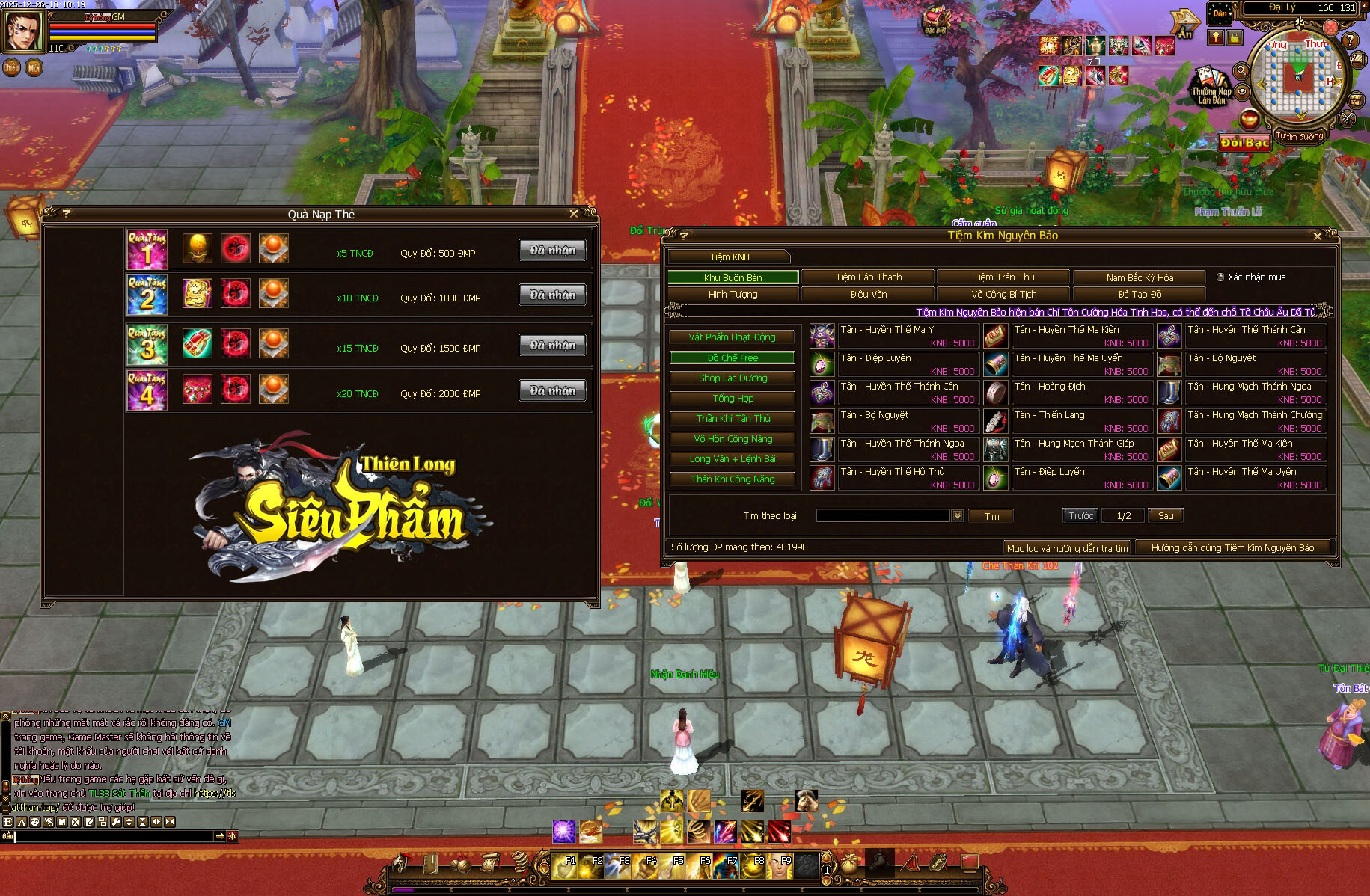Toggle the Xác nhận mua option

click(1220, 277)
